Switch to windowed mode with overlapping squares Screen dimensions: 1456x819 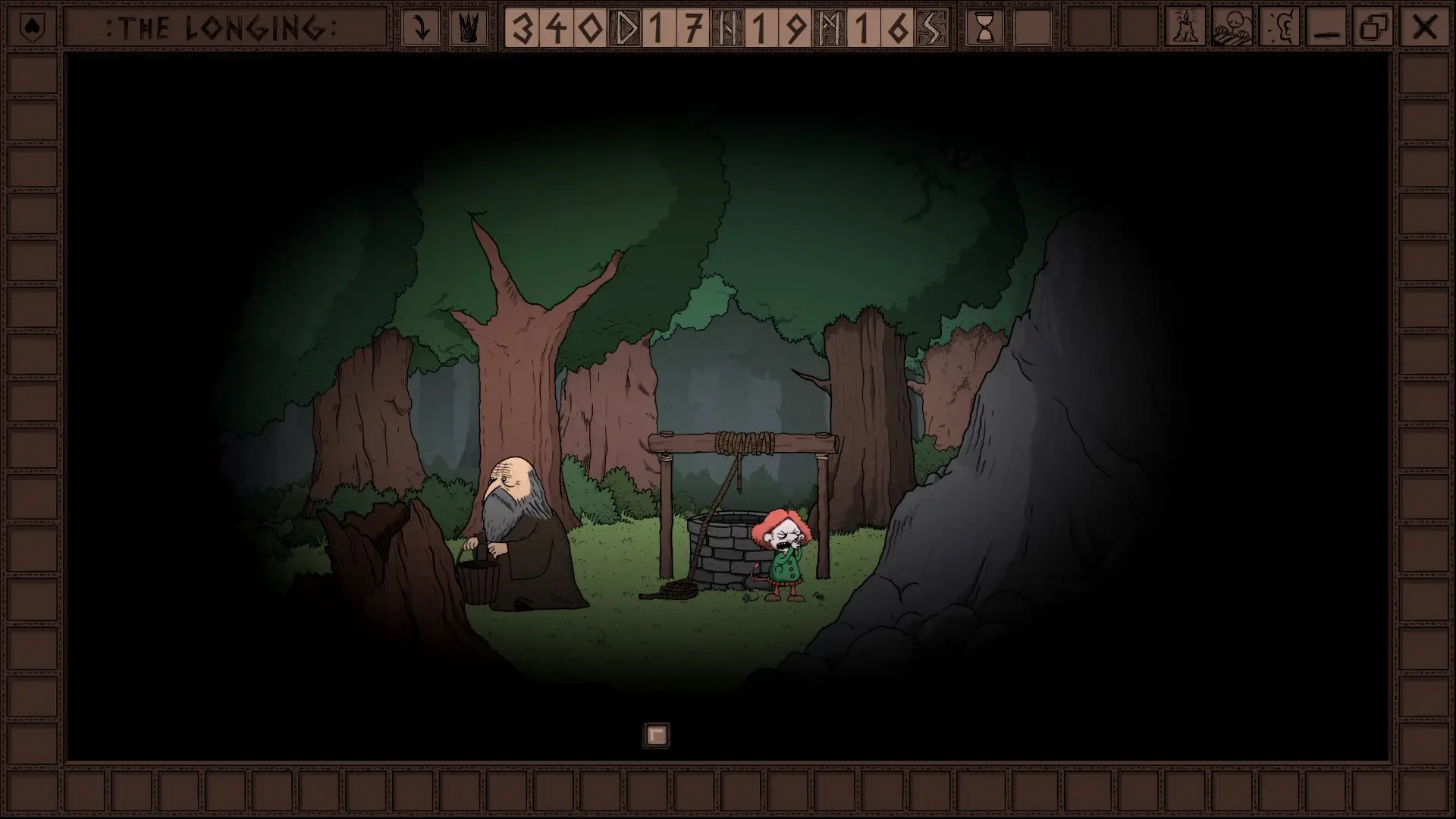click(1375, 28)
